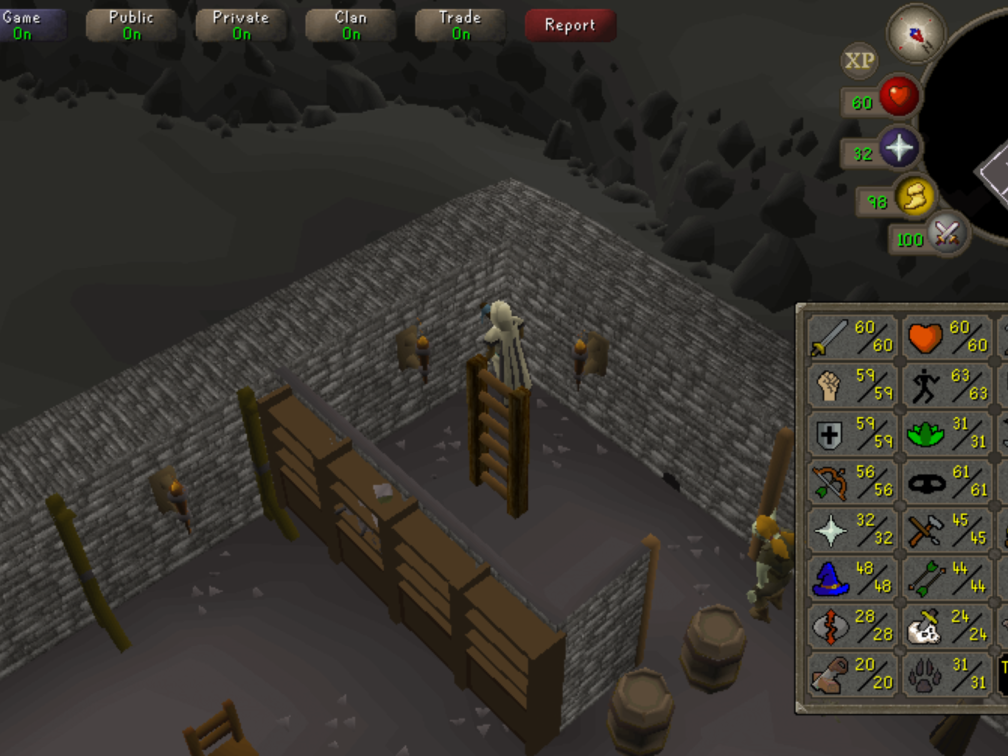Toggle the Private chat filter

click(241, 25)
